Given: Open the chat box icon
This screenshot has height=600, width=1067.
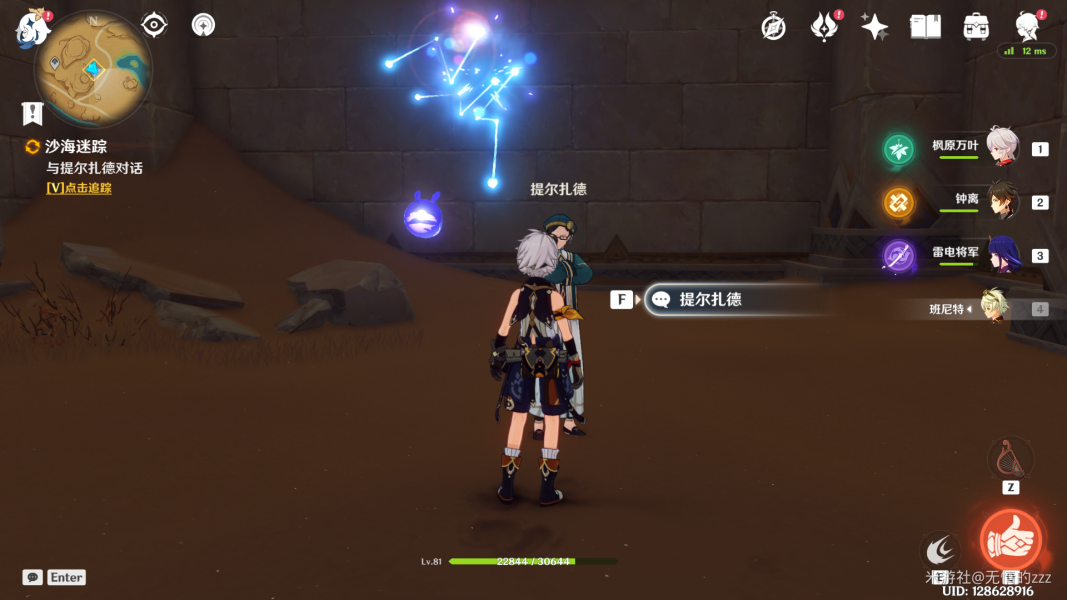Looking at the screenshot, I should (x=33, y=577).
